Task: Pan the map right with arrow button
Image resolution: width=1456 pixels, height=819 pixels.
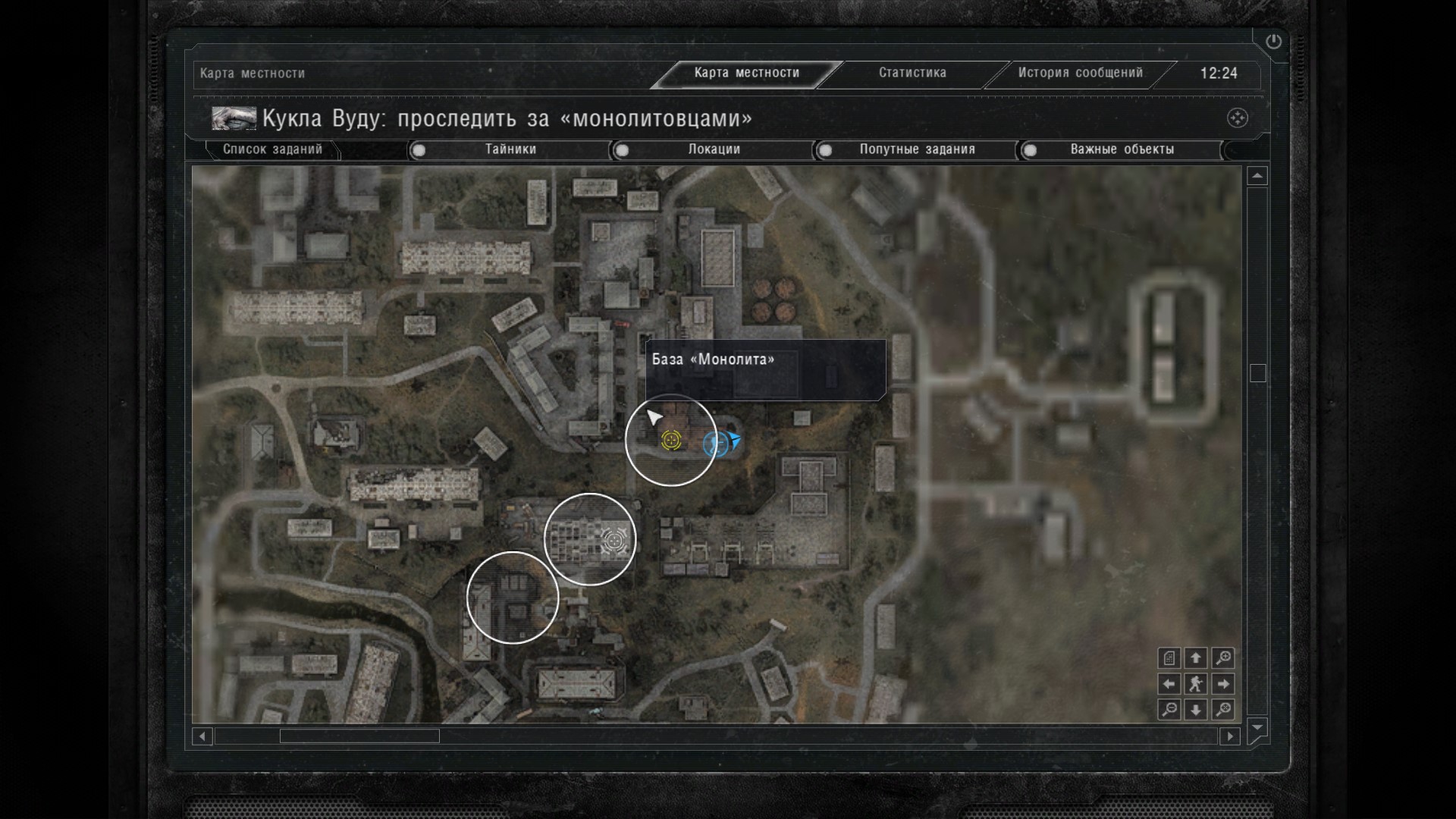Action: 1222,684
